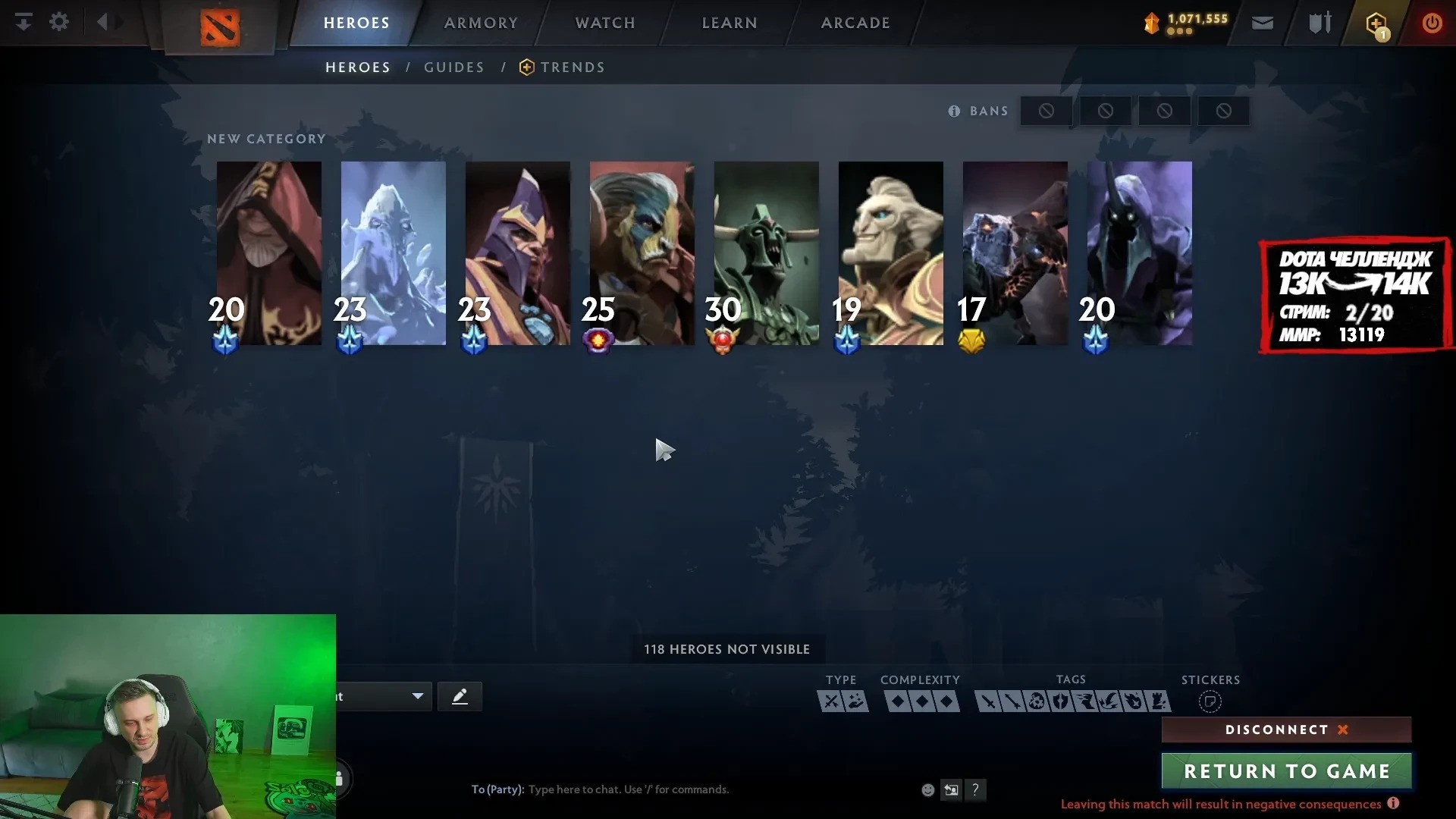Open the emoticon picker beside chat box
This screenshot has width=1456, height=819.
coord(927,789)
